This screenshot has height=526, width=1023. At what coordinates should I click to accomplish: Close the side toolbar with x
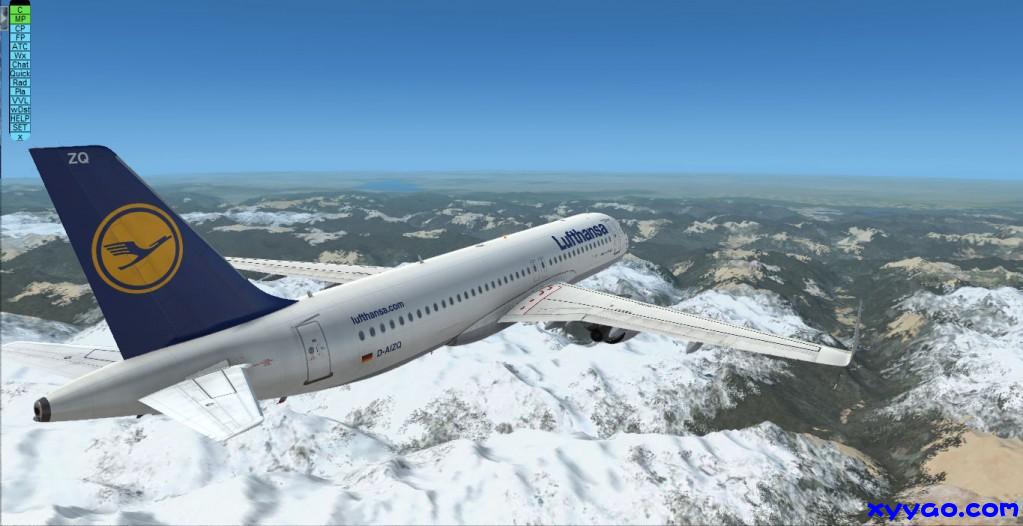point(20,136)
